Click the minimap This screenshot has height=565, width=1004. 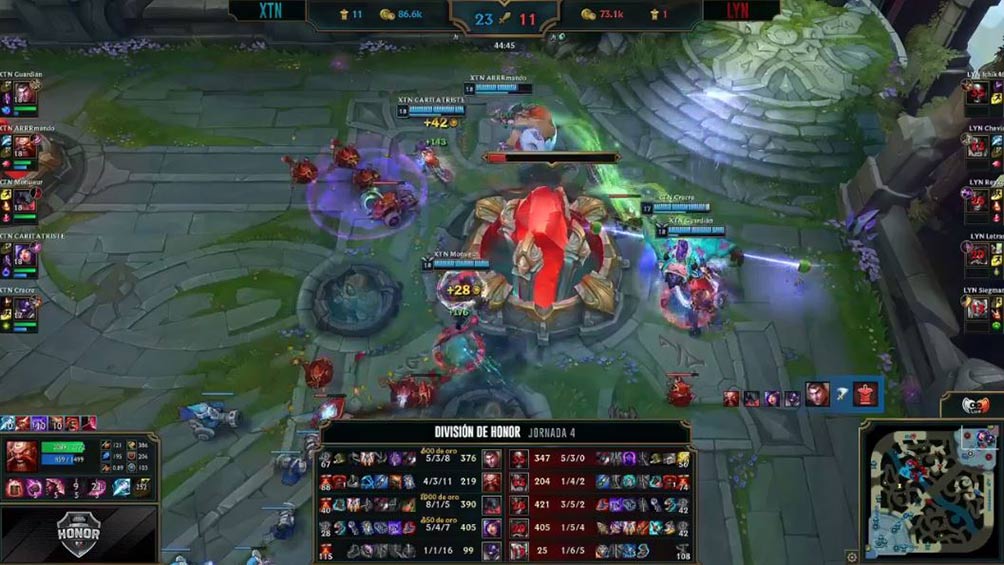click(x=929, y=490)
